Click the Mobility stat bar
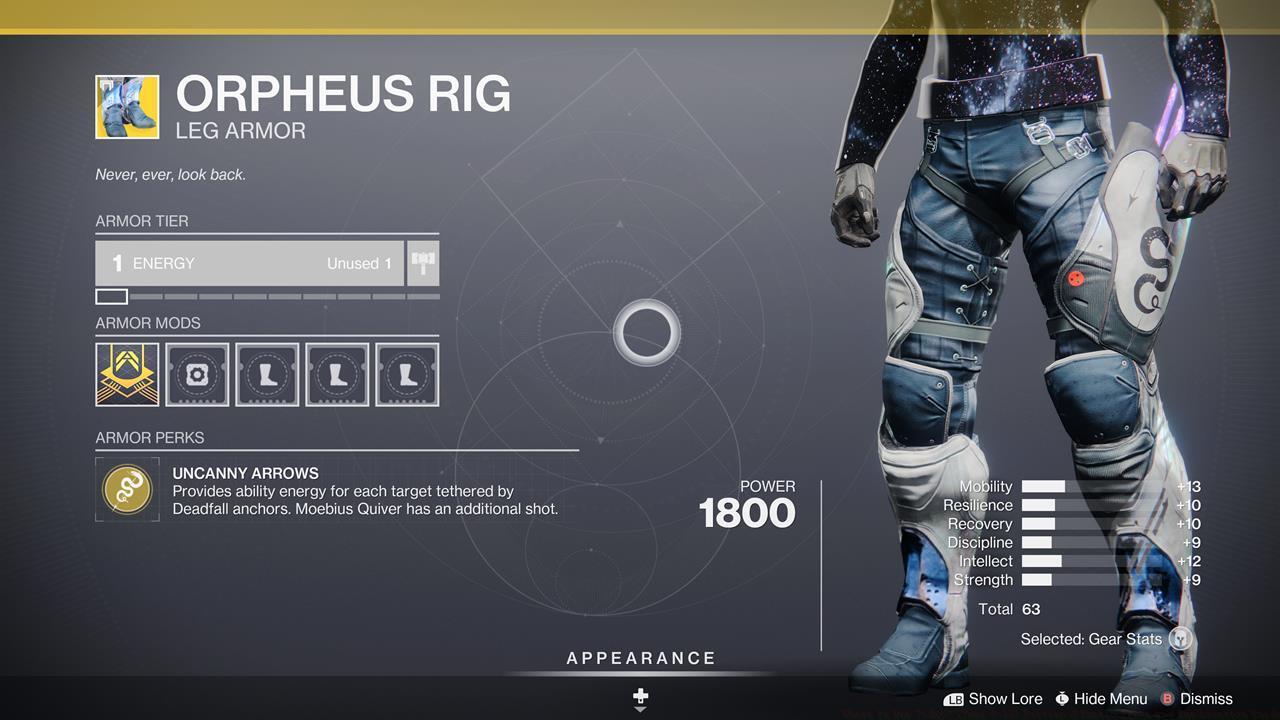Viewport: 1280px width, 720px height. pyautogui.click(x=1043, y=486)
